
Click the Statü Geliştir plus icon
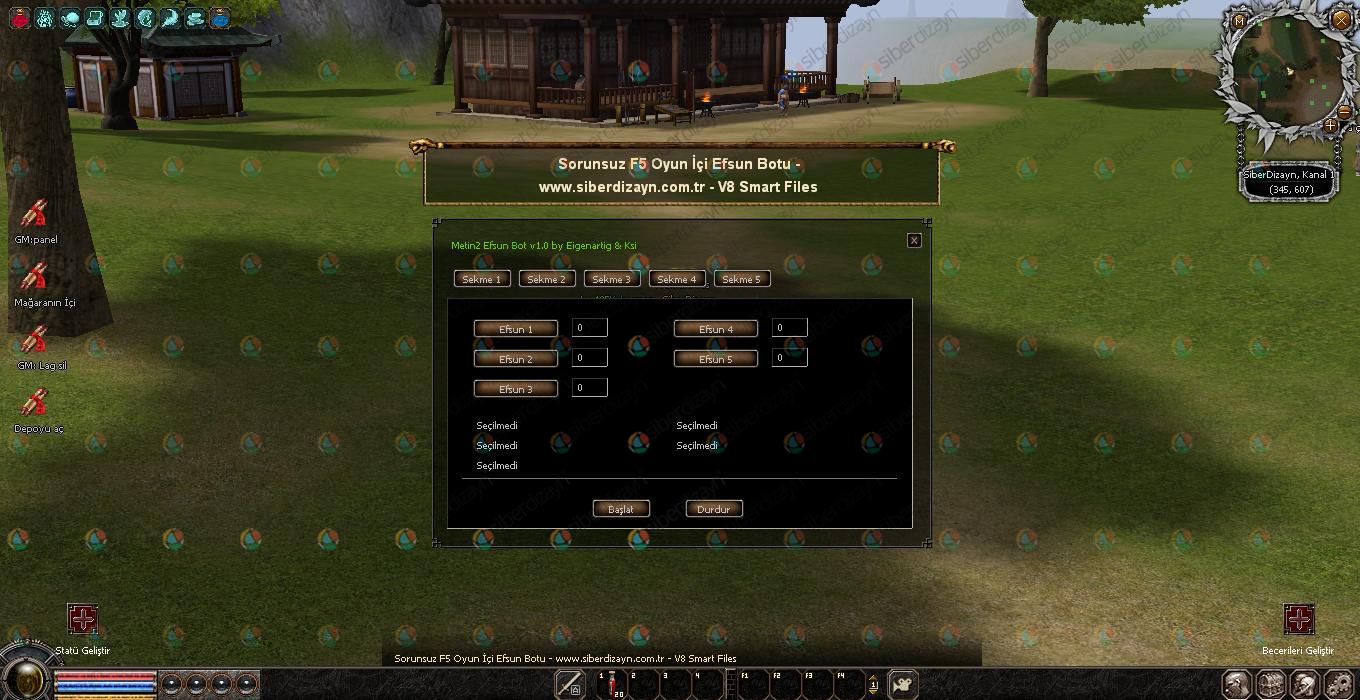(82, 619)
